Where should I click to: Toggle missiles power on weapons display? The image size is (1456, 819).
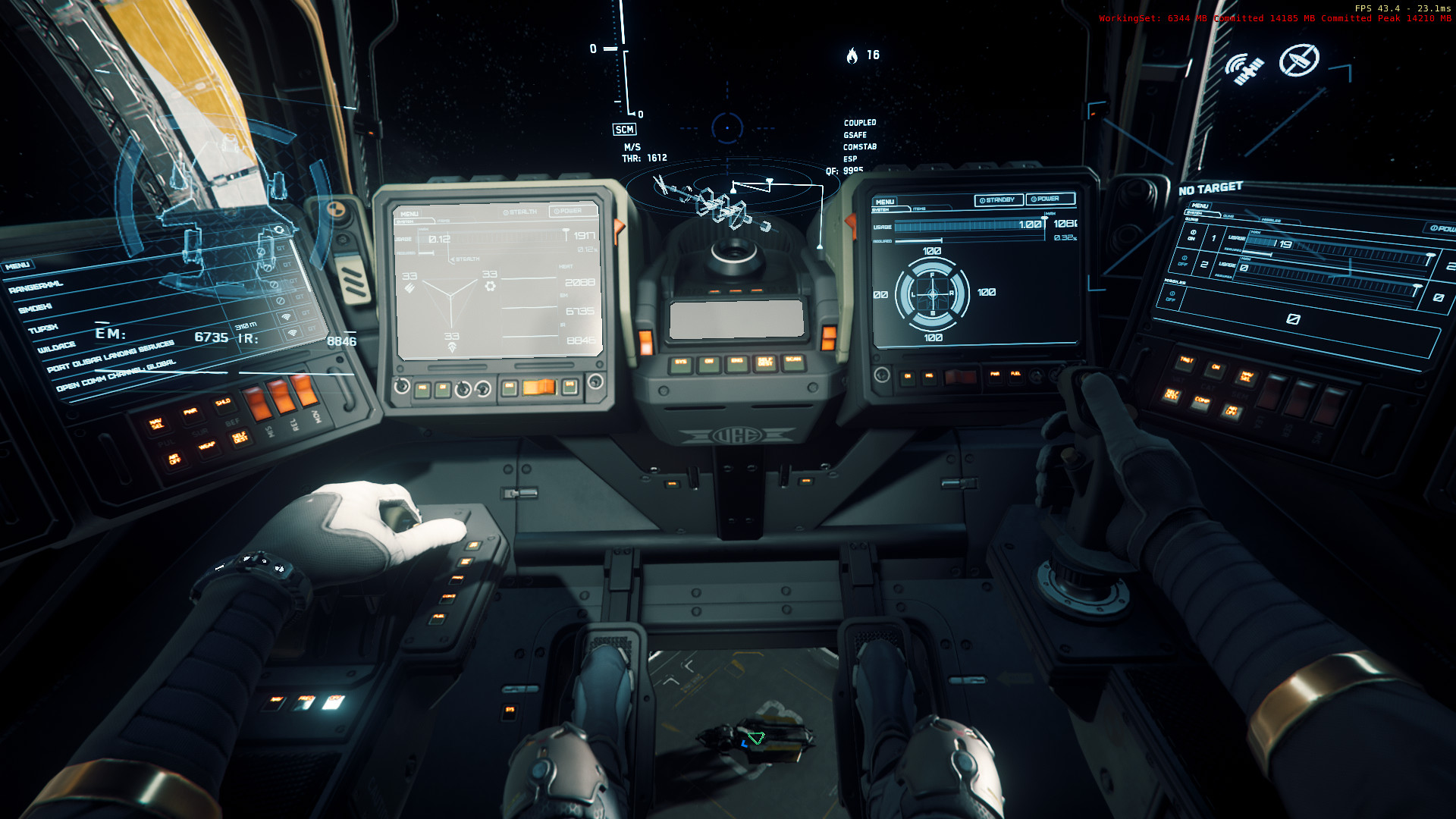(x=1172, y=296)
